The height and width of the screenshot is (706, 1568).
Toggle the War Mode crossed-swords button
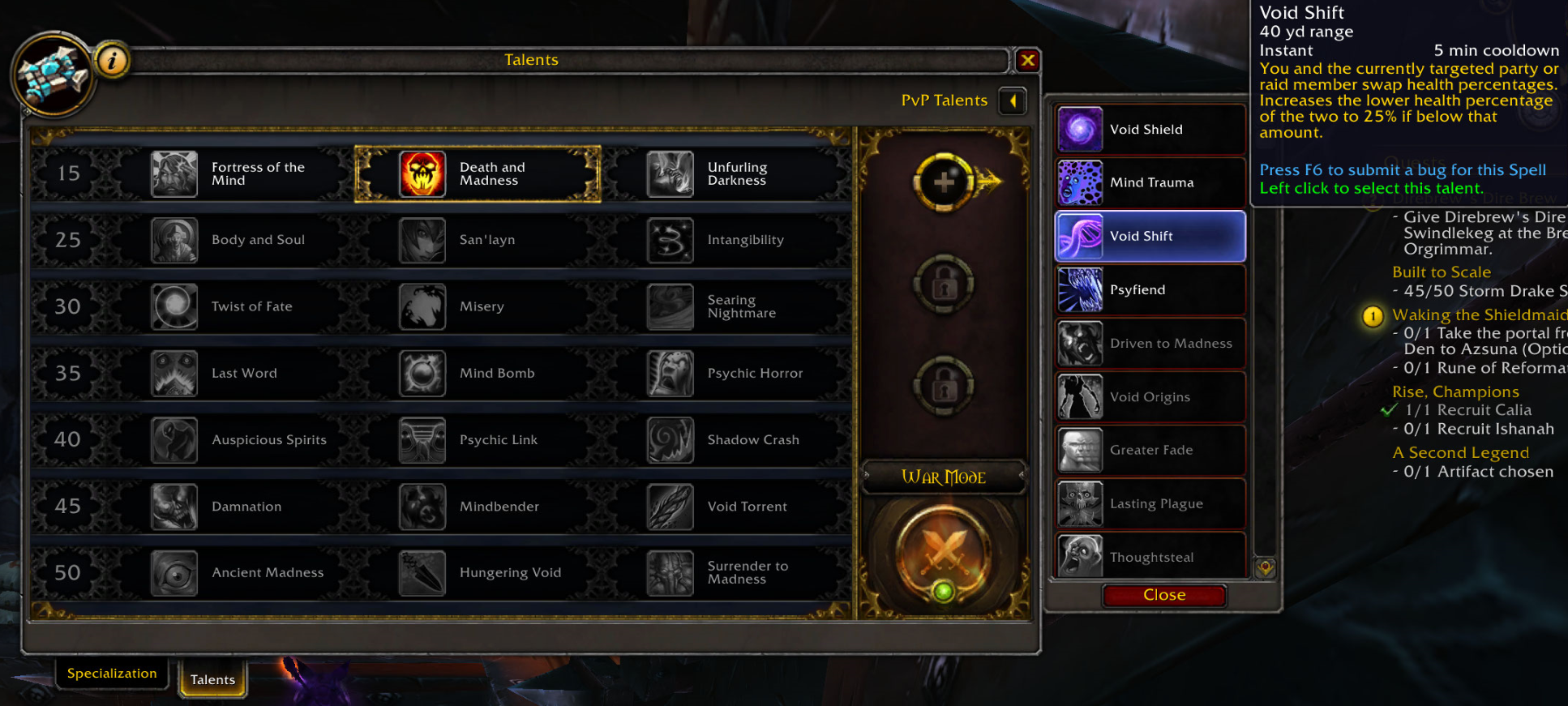[x=944, y=553]
